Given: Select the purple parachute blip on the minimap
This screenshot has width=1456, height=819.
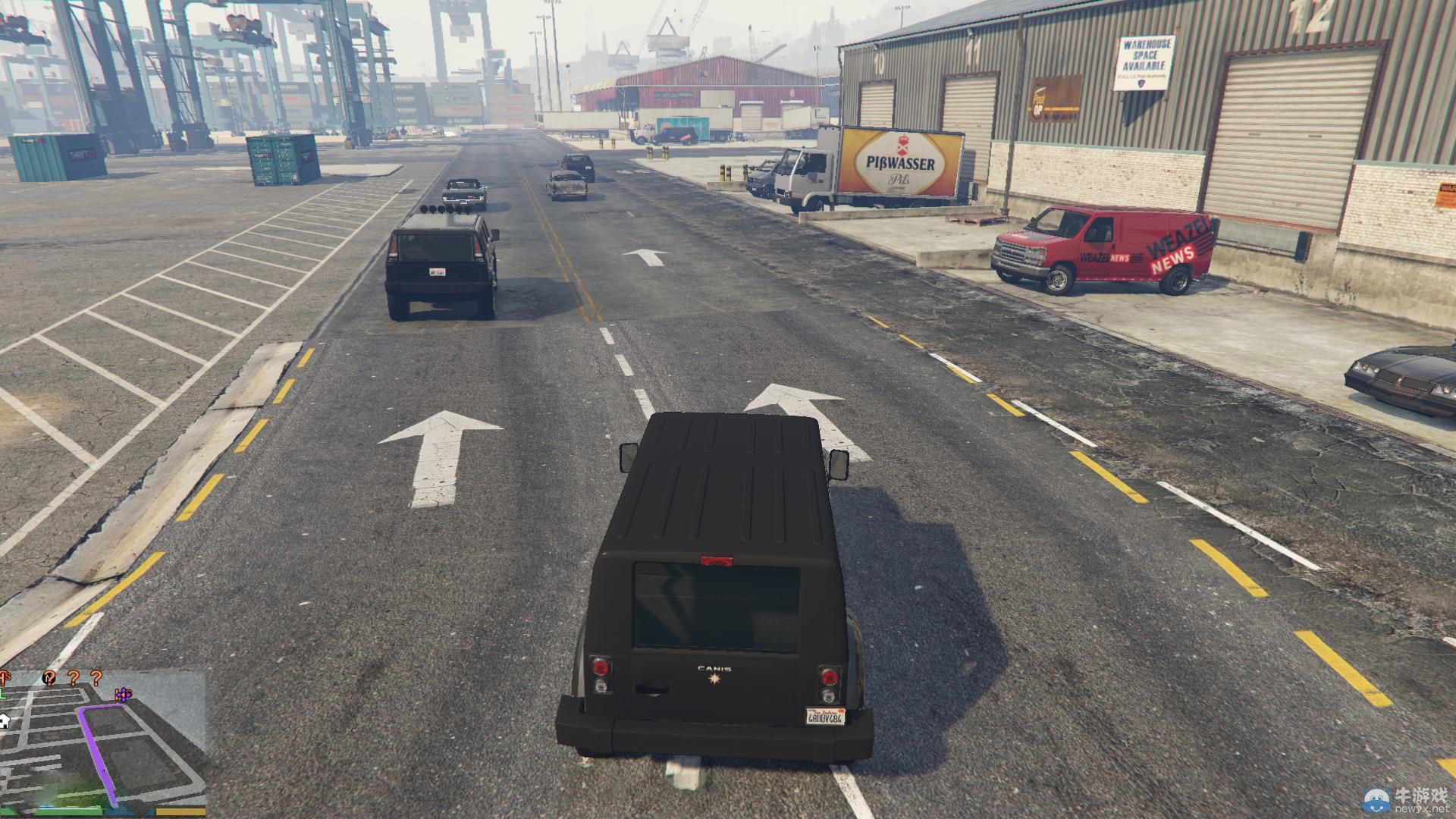Looking at the screenshot, I should click(124, 695).
